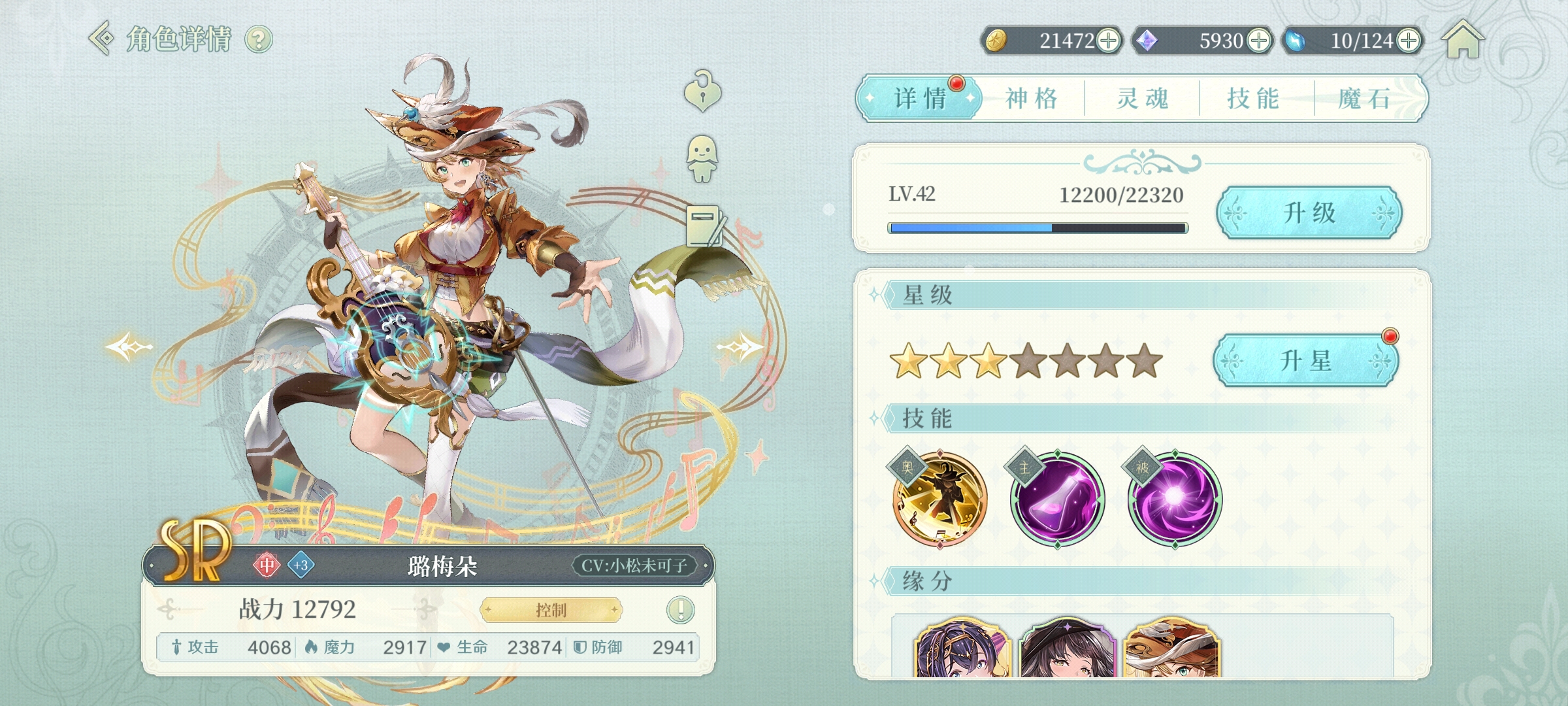Return to the home screen
Screen dimensions: 1568x706
(x=1463, y=40)
